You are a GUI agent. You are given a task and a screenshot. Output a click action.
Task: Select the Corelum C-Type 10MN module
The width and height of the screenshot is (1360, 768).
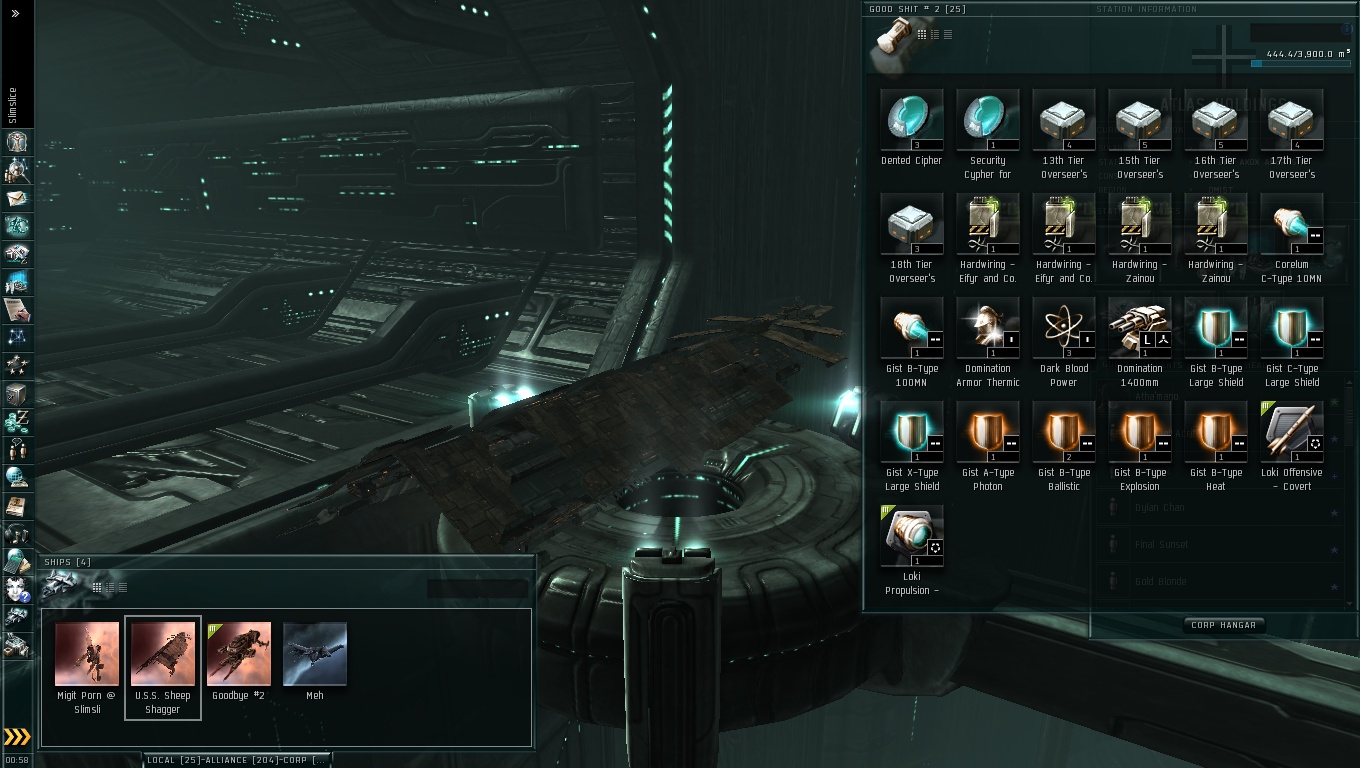click(x=1291, y=224)
